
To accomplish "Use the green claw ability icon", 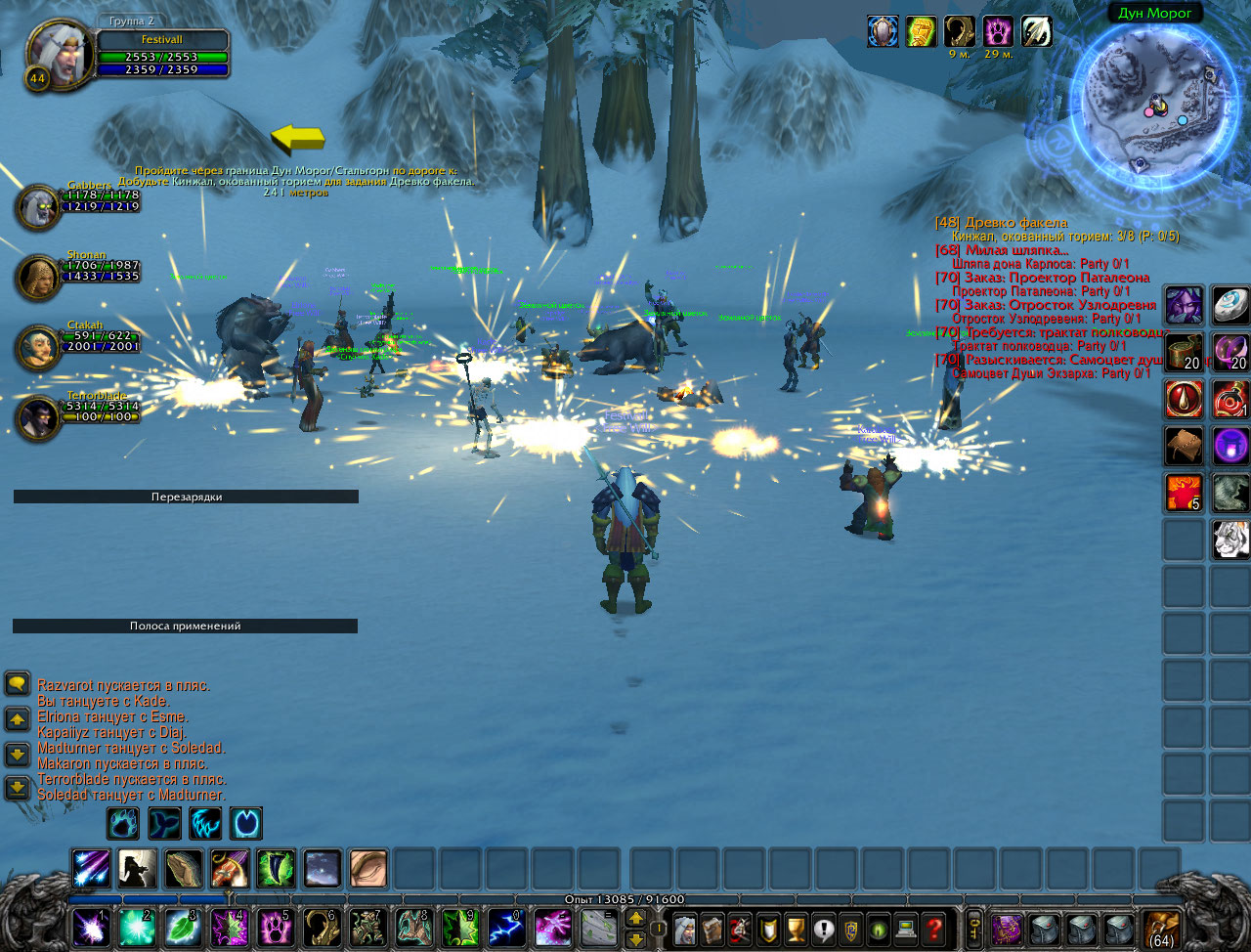I will [x=276, y=869].
